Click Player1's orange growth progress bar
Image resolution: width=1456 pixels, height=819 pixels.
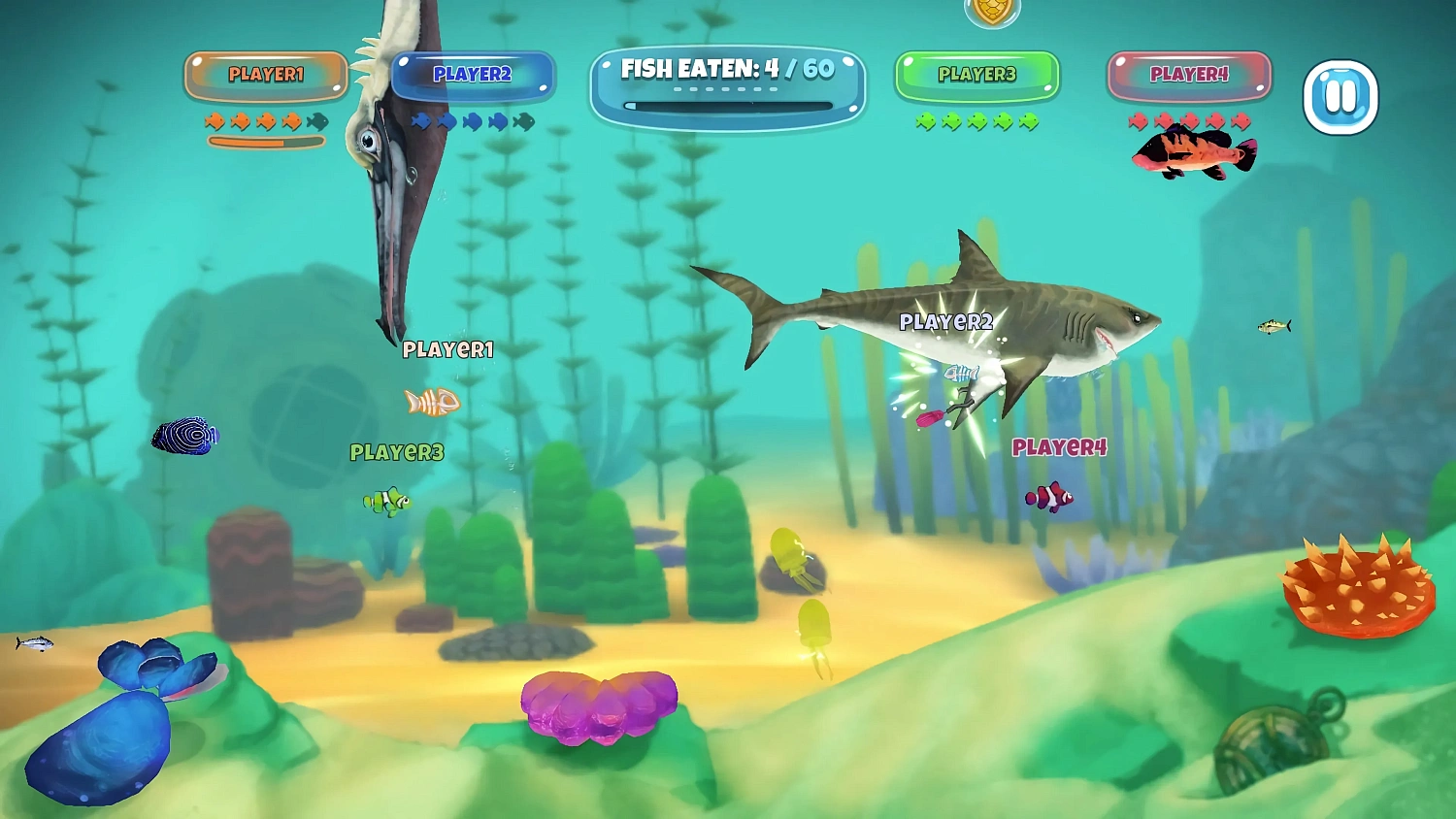[265, 141]
